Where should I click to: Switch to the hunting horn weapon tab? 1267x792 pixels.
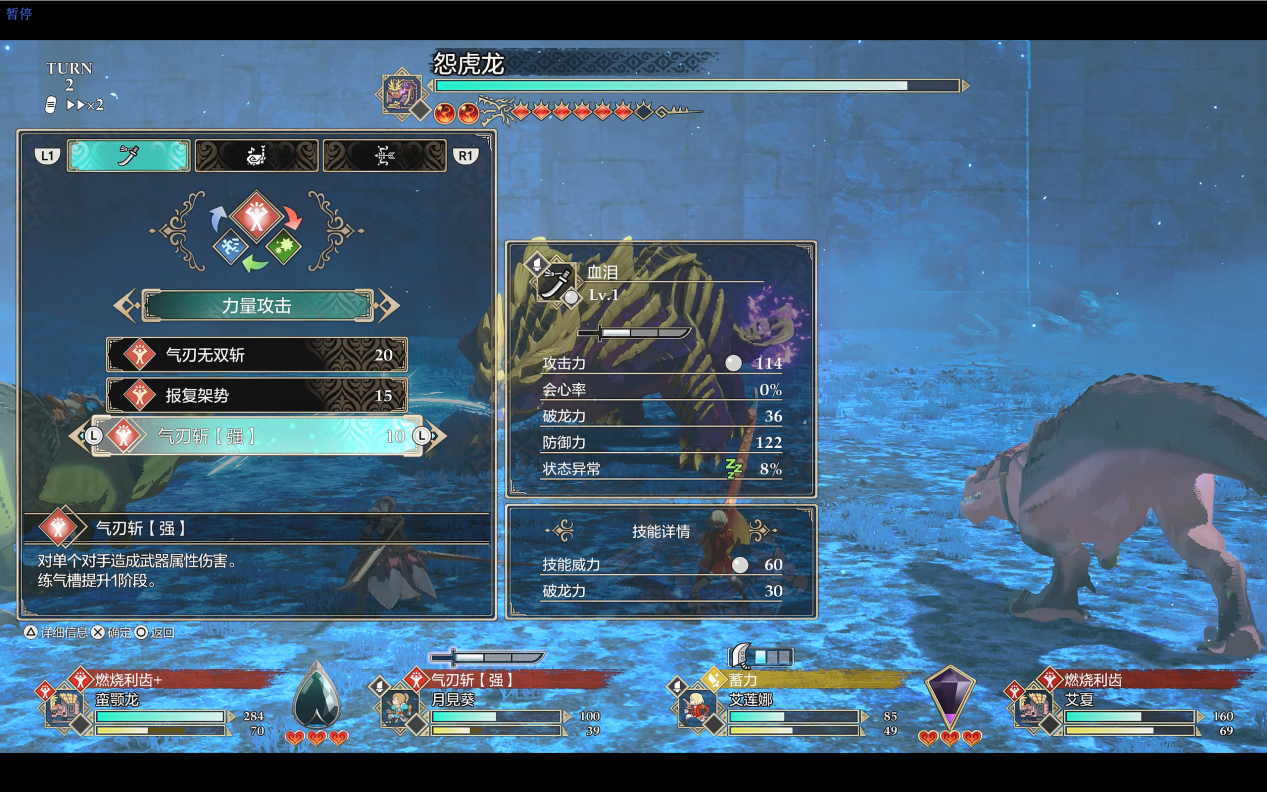click(256, 156)
